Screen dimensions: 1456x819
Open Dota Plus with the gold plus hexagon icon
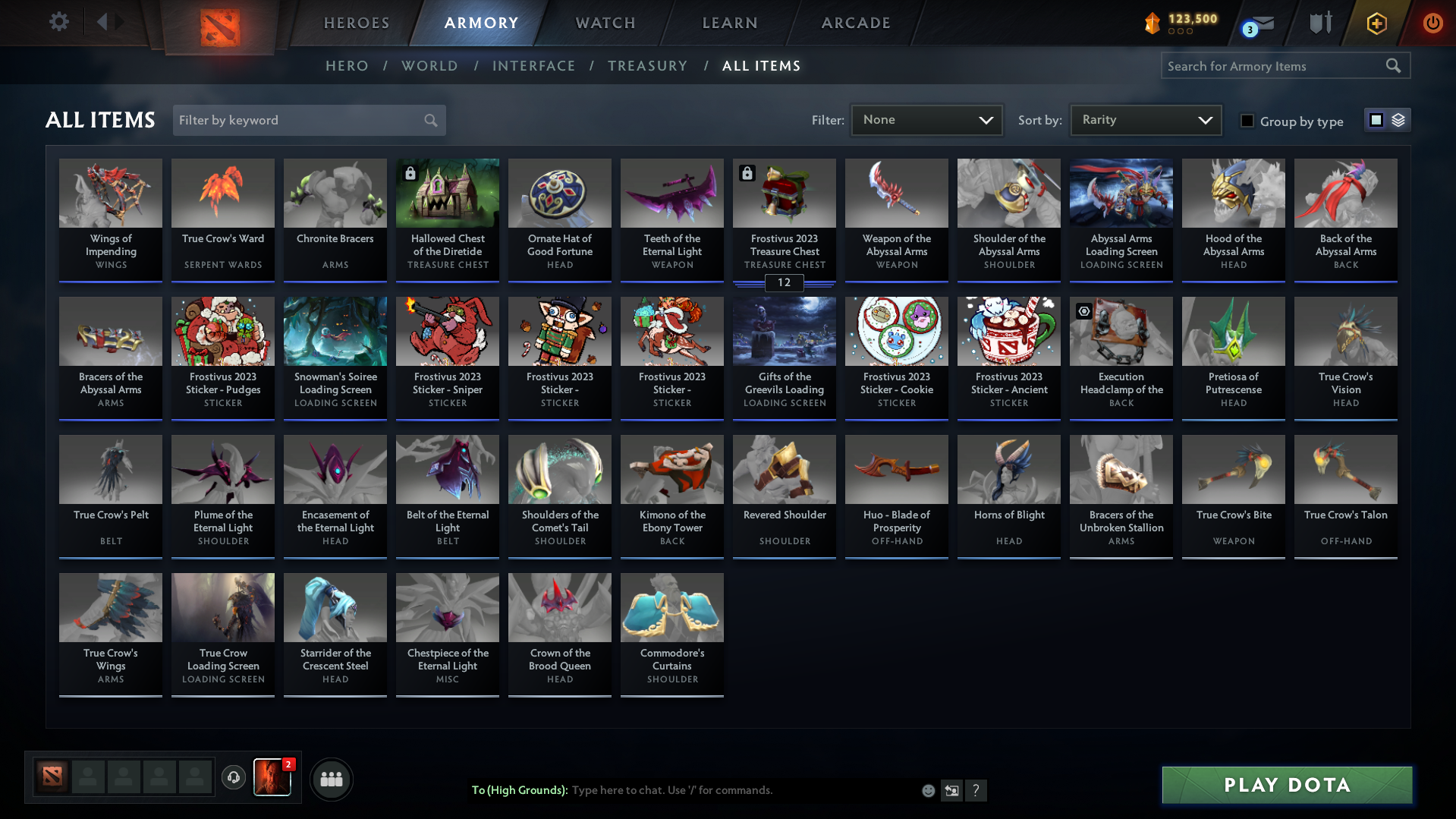pyautogui.click(x=1376, y=23)
